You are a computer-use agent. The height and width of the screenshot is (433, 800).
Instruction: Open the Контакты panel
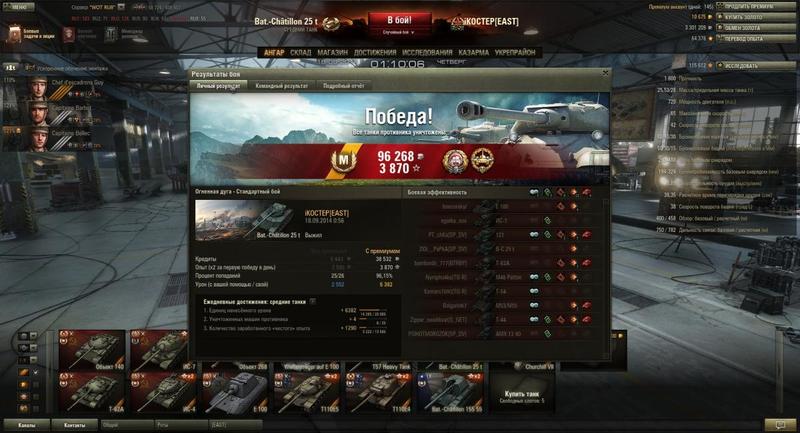pos(74,425)
